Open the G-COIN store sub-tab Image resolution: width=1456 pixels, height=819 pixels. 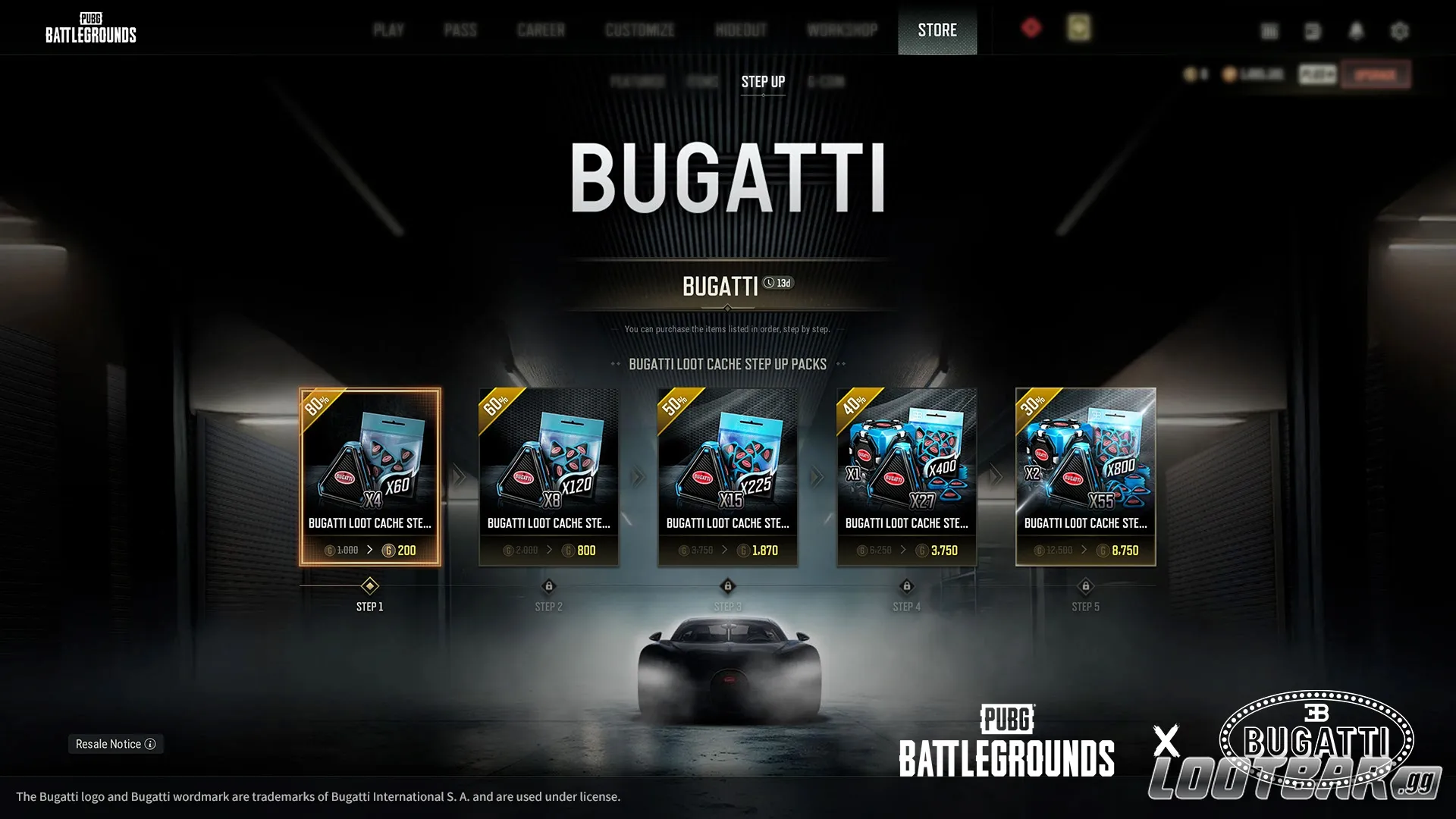pyautogui.click(x=826, y=82)
